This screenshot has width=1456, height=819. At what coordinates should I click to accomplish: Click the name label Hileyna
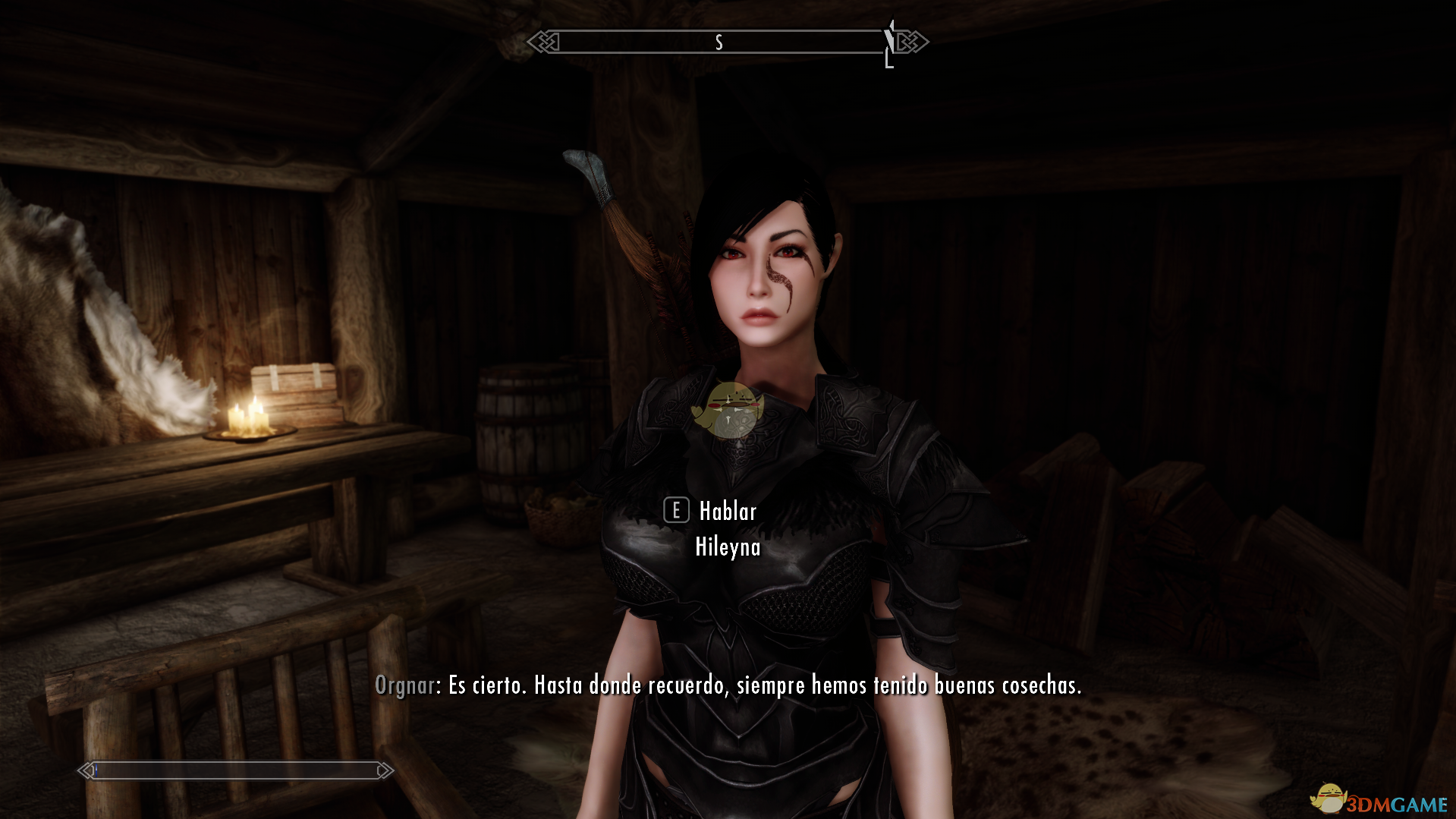click(x=727, y=546)
